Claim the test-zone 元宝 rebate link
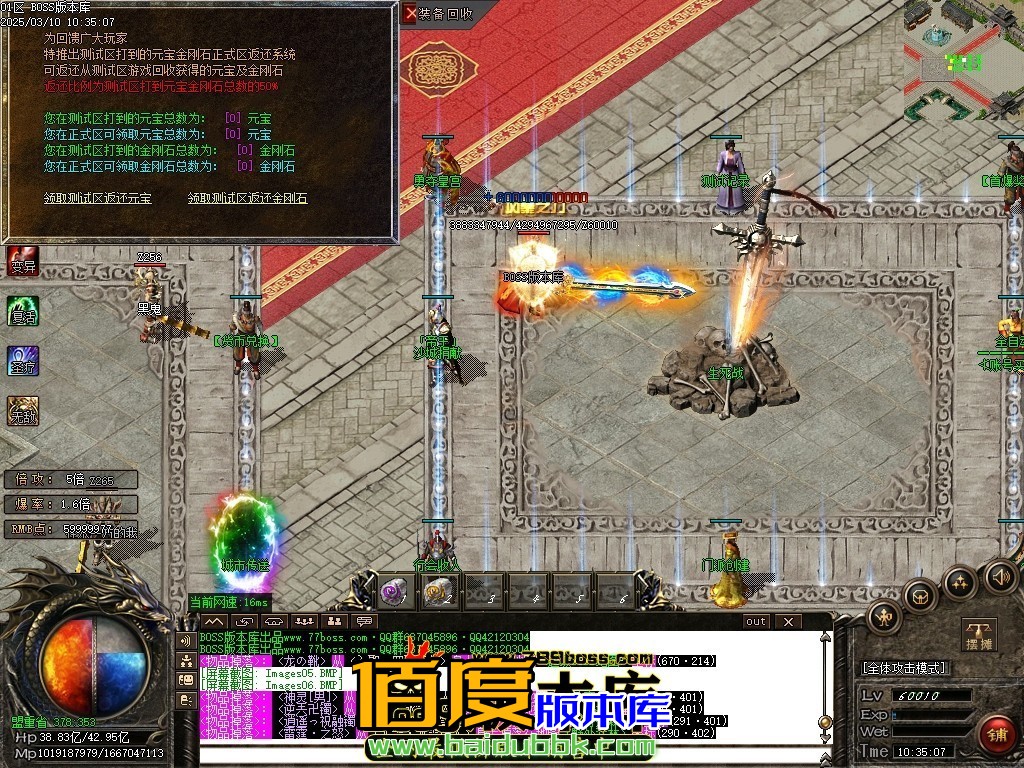 98,198
